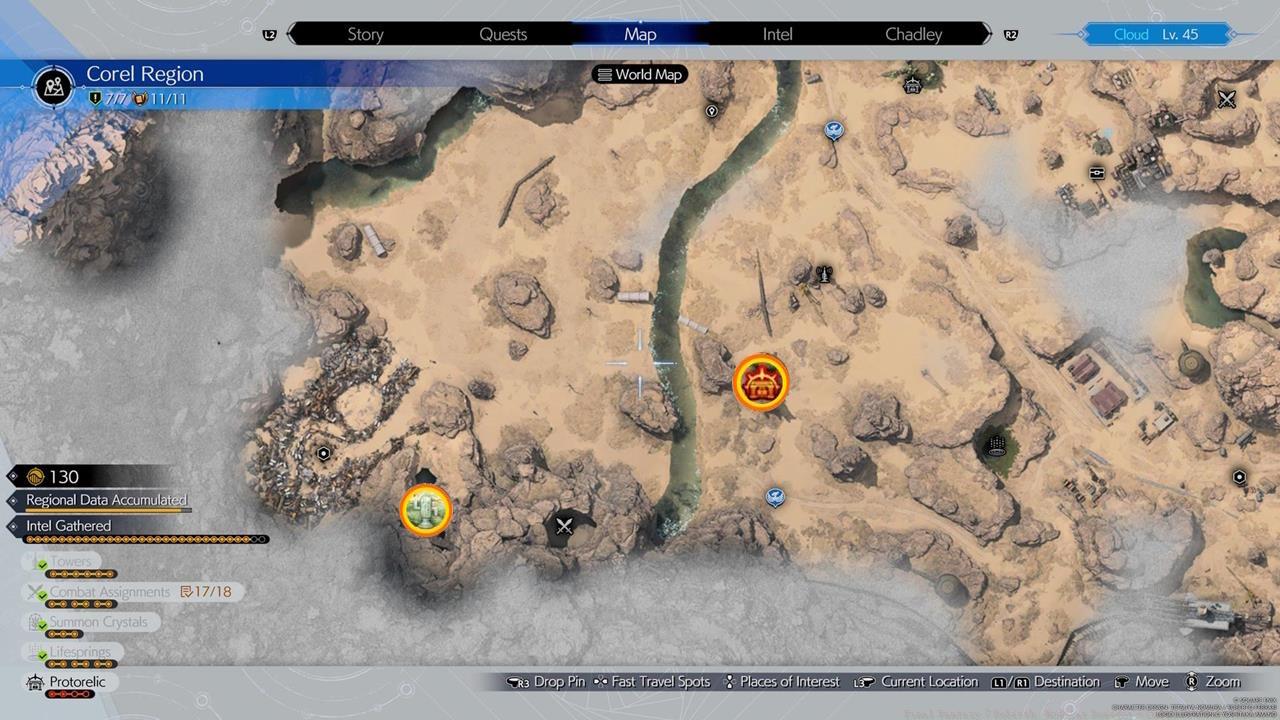Select the red Protorelic marker on the map
This screenshot has height=720, width=1280.
click(x=763, y=381)
